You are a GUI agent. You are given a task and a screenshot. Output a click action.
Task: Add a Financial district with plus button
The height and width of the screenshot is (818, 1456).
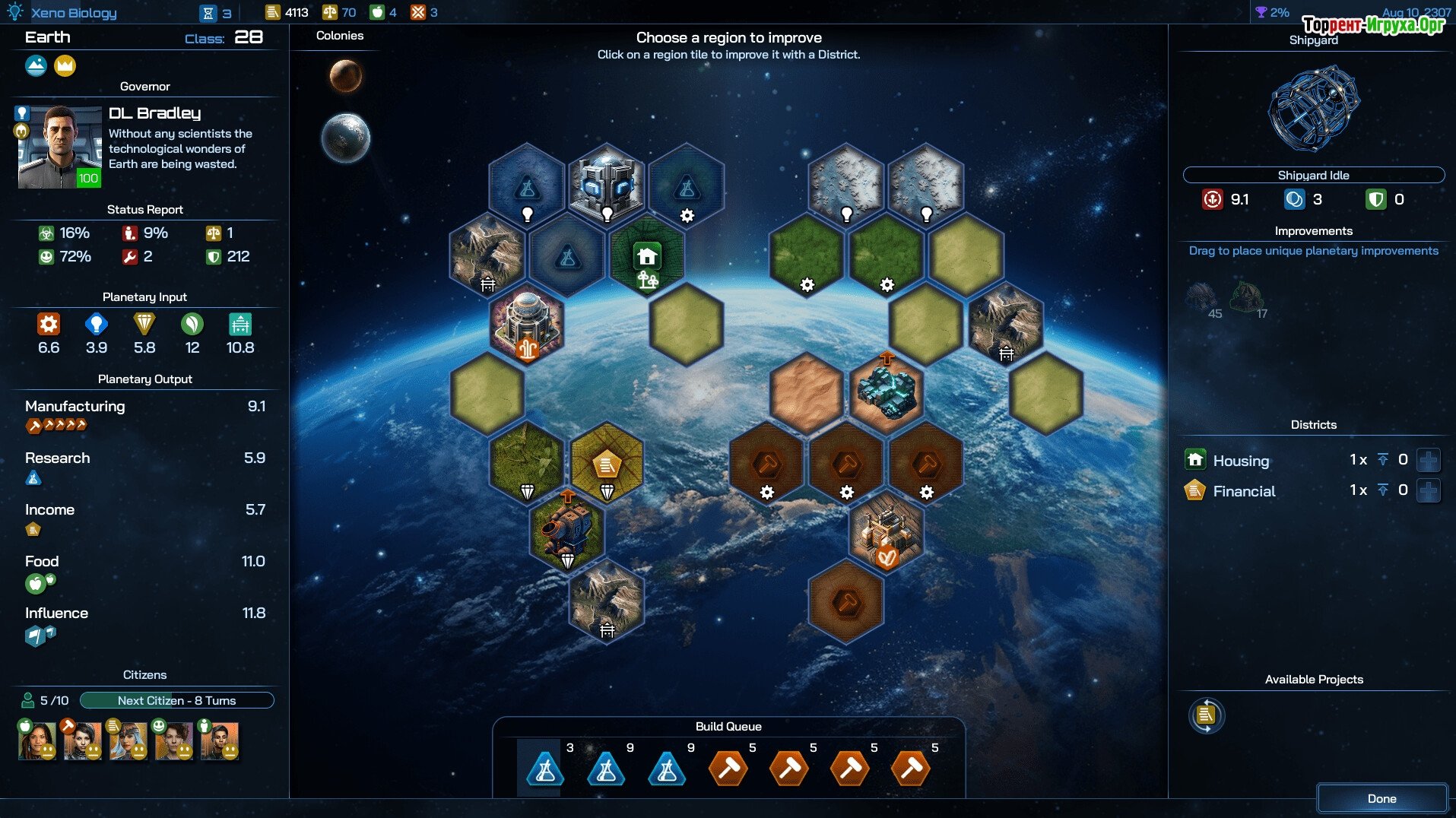tap(1428, 490)
